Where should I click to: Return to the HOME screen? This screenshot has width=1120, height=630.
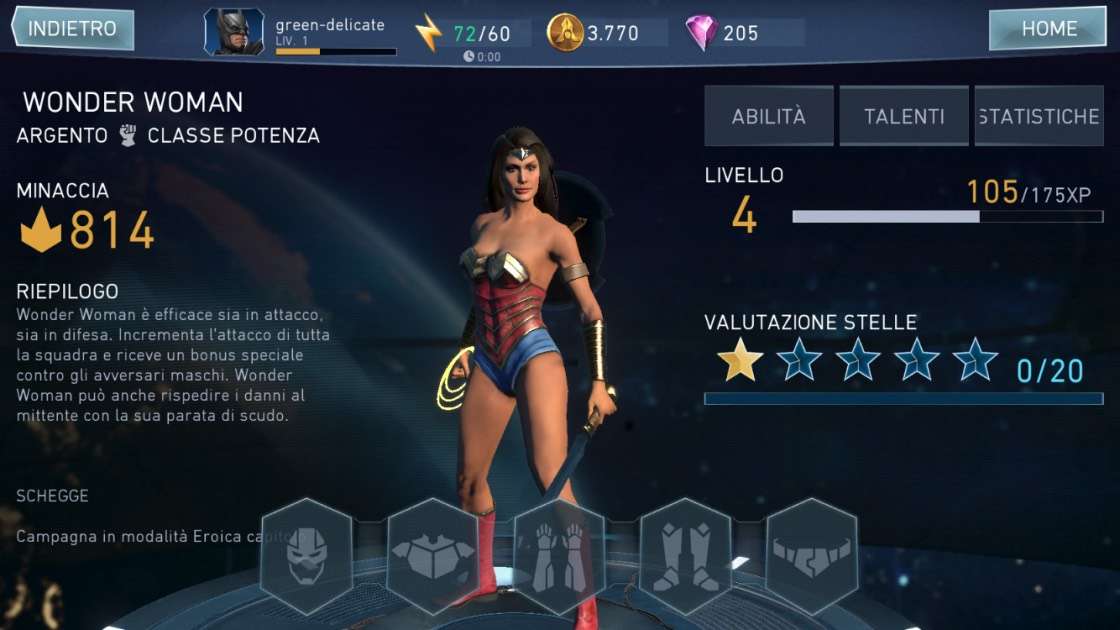click(x=1048, y=29)
